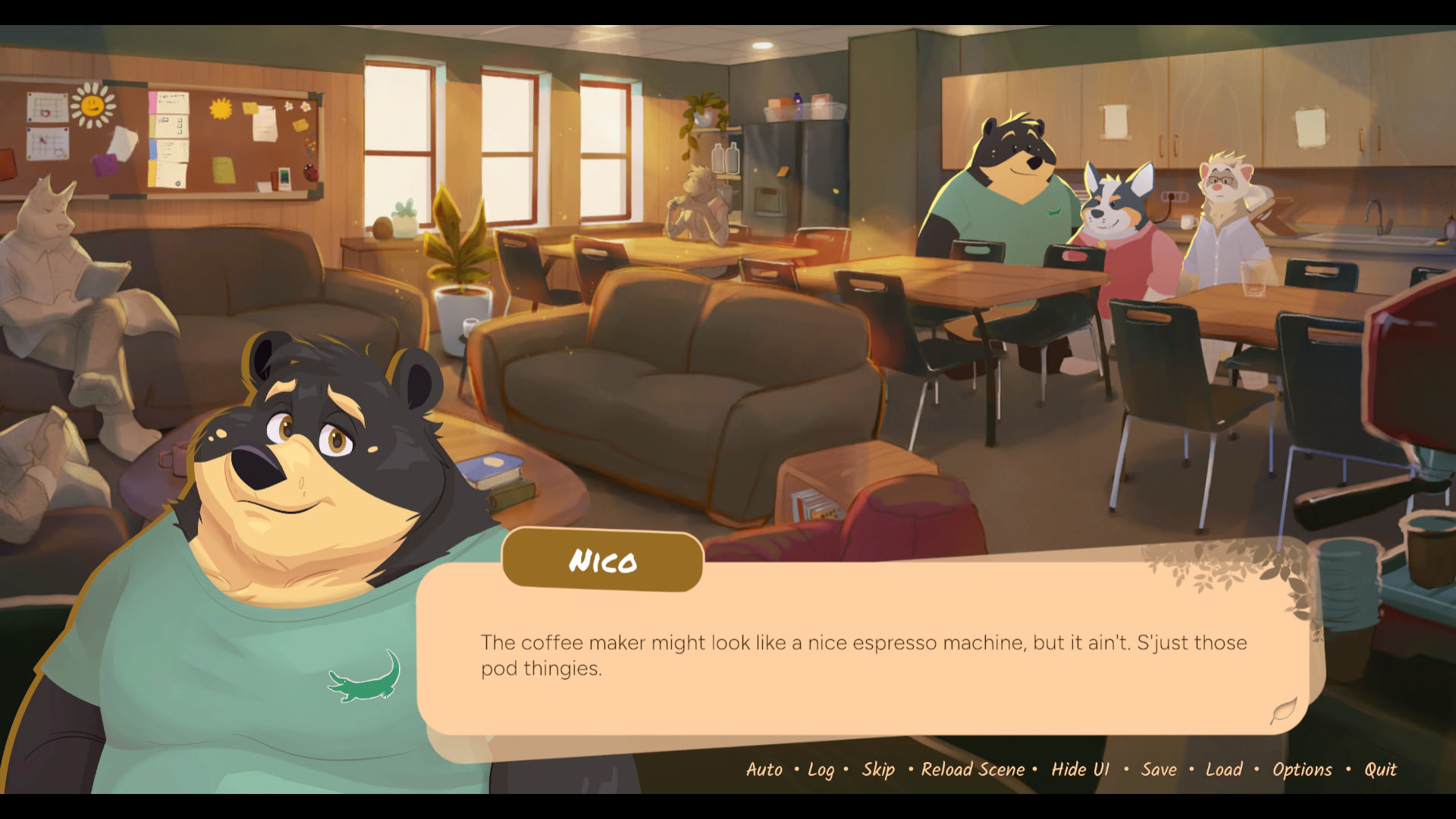Image resolution: width=1456 pixels, height=819 pixels.
Task: Enable Auto dialogue advance
Action: [764, 770]
